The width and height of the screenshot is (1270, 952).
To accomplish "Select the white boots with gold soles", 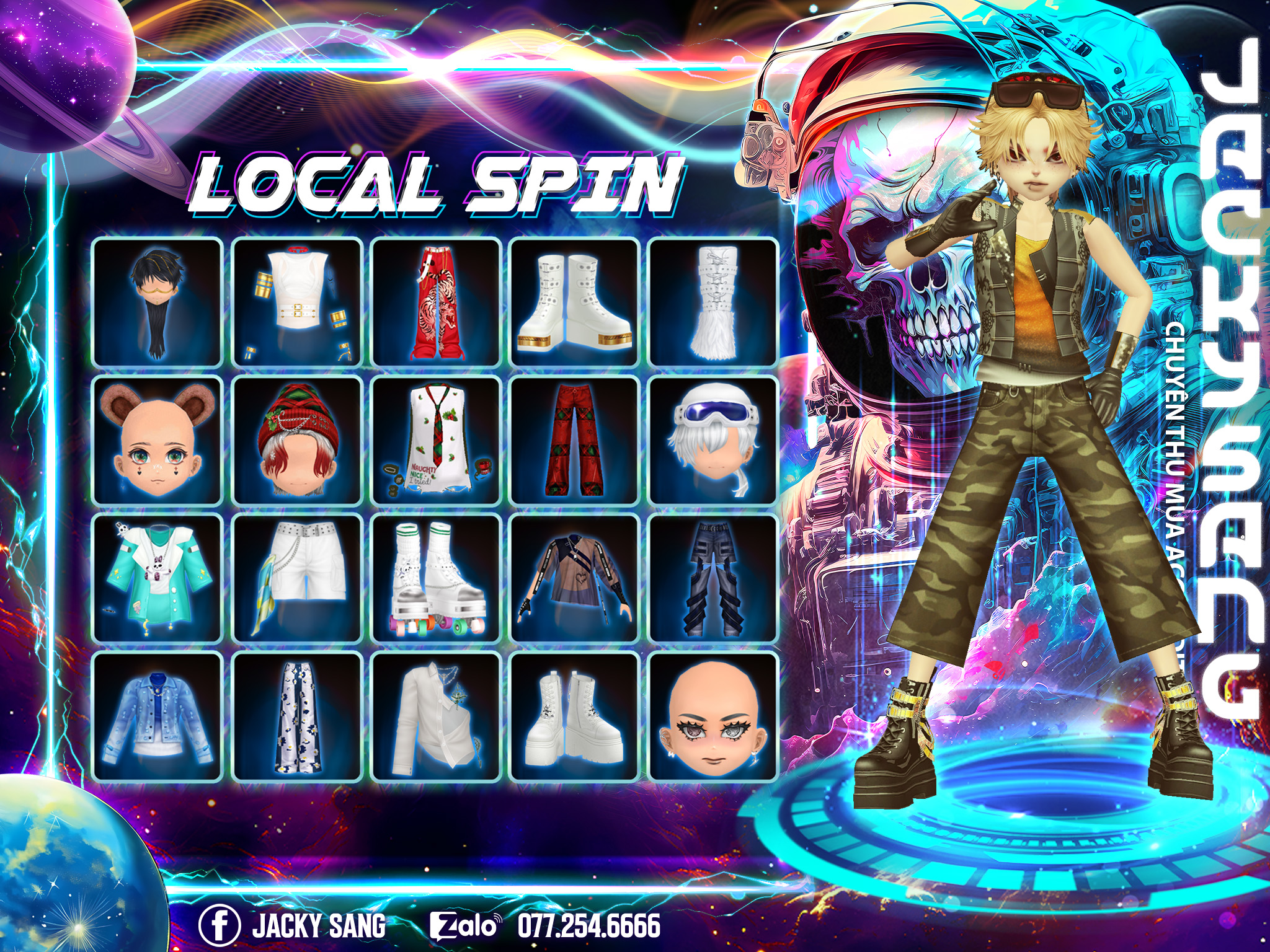I will click(575, 302).
